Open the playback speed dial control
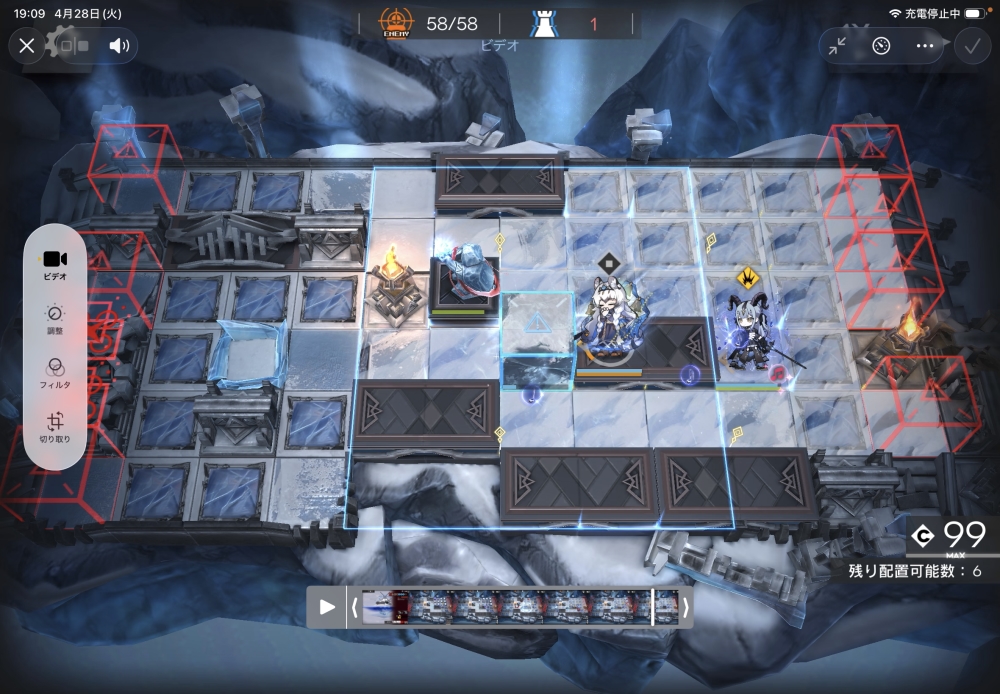This screenshot has height=694, width=1000. coord(881,45)
